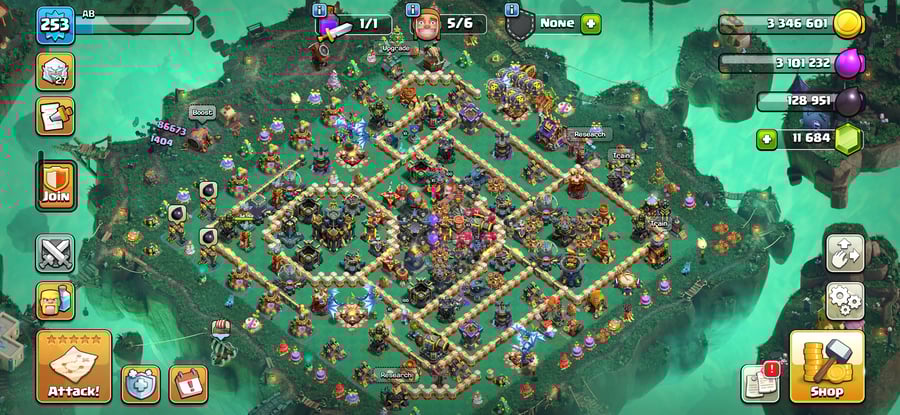The height and width of the screenshot is (415, 900).
Task: Open the events calendar icon
Action: pyautogui.click(x=188, y=383)
